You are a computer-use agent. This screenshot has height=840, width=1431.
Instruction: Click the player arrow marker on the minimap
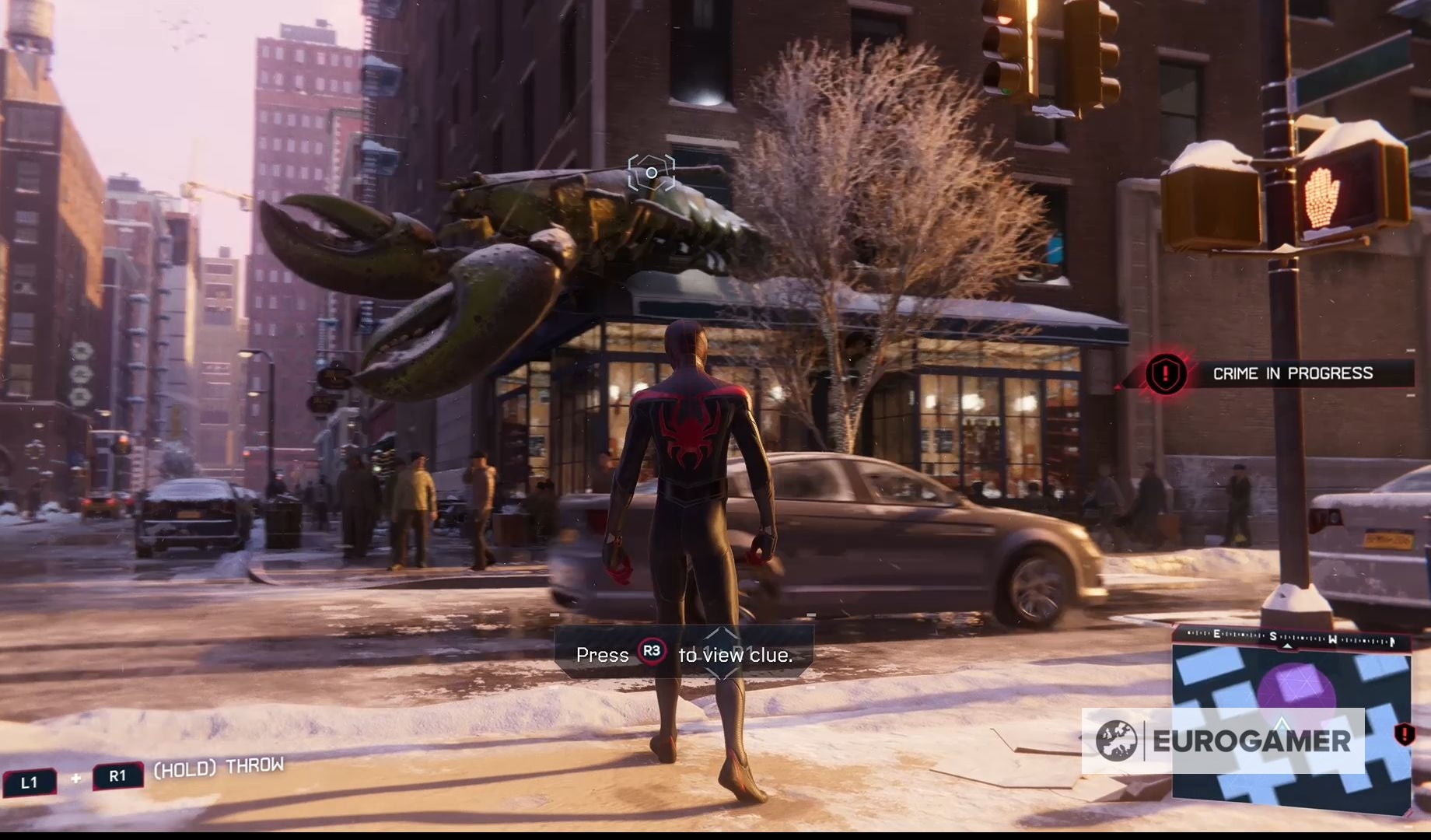(x=1281, y=723)
